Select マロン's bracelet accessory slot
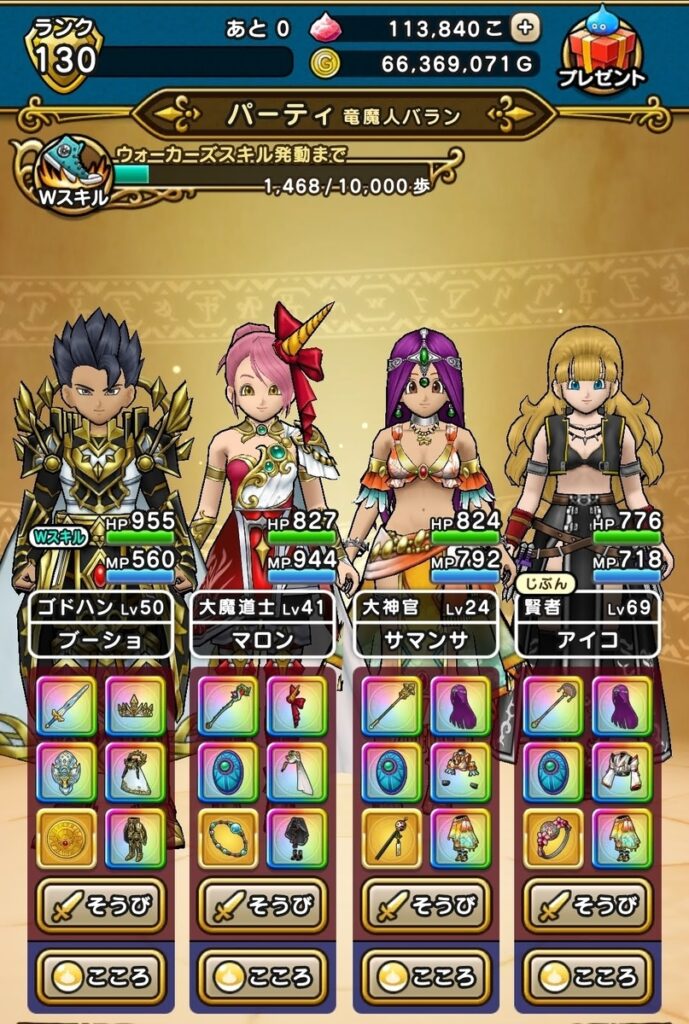Image resolution: width=689 pixels, height=1024 pixels. [x=229, y=838]
